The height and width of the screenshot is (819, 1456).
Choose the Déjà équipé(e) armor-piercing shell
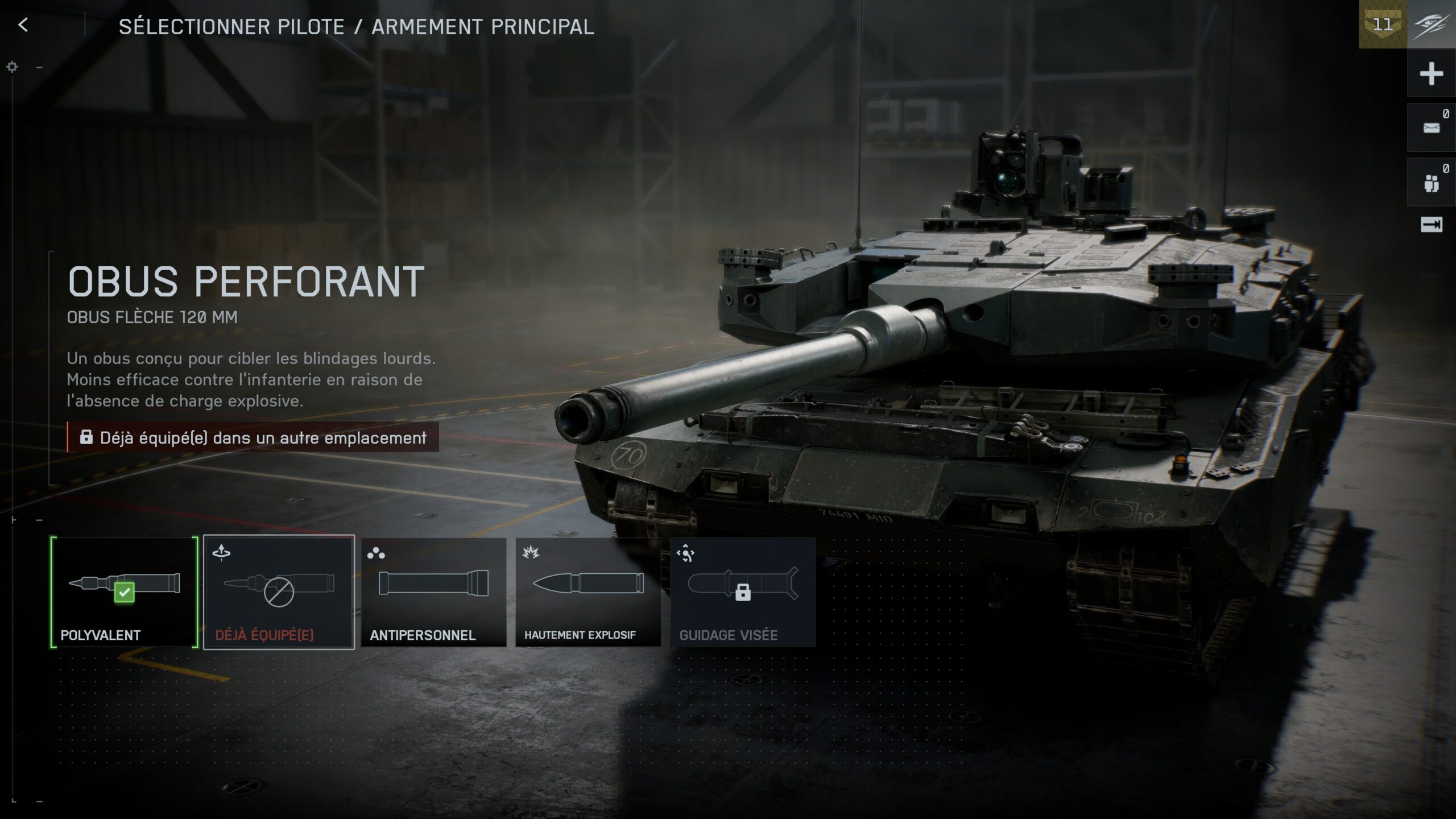pos(279,591)
